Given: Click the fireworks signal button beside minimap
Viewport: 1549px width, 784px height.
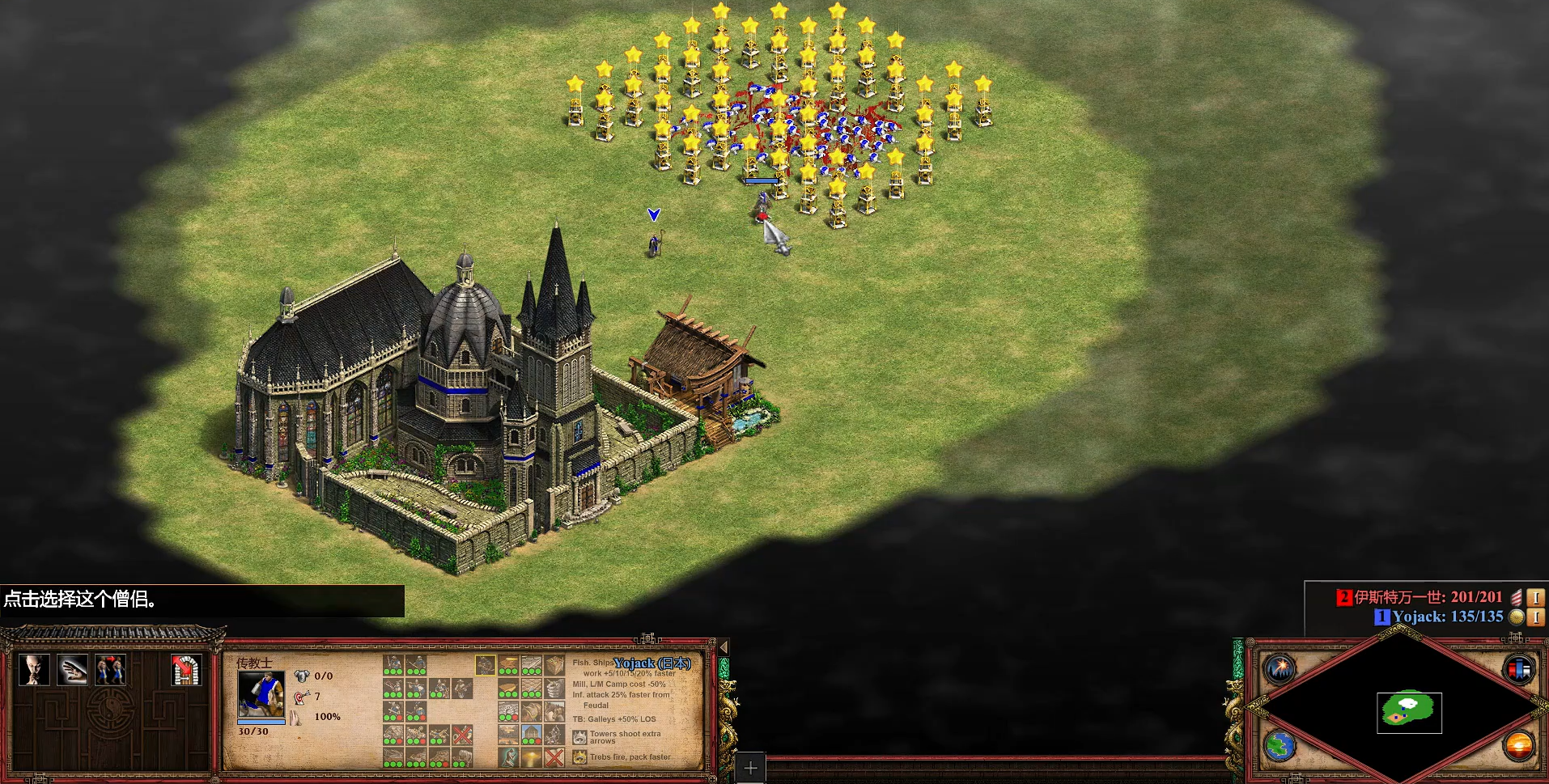Looking at the screenshot, I should (x=1280, y=668).
